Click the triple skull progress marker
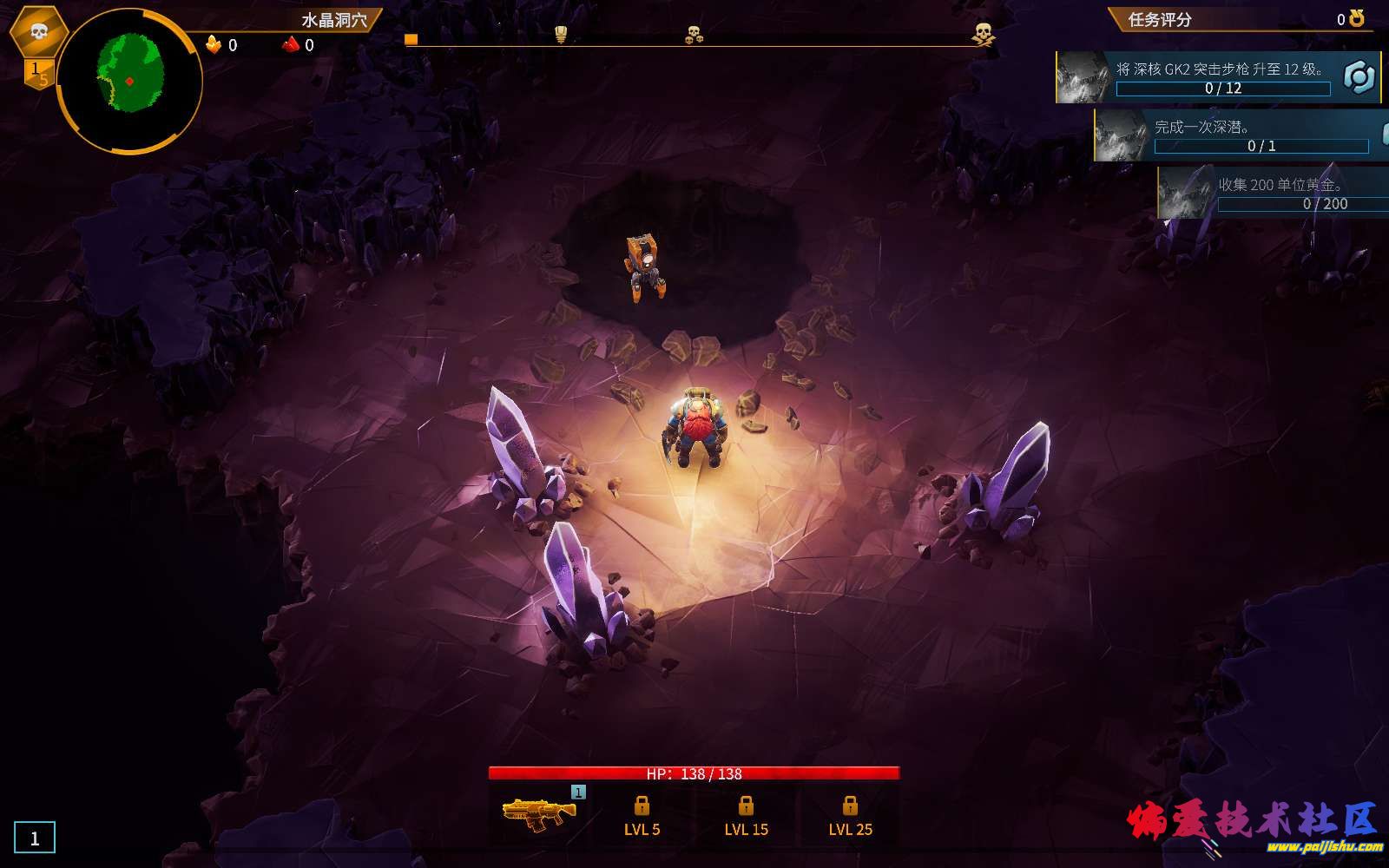Viewport: 1389px width, 868px height. [x=694, y=35]
